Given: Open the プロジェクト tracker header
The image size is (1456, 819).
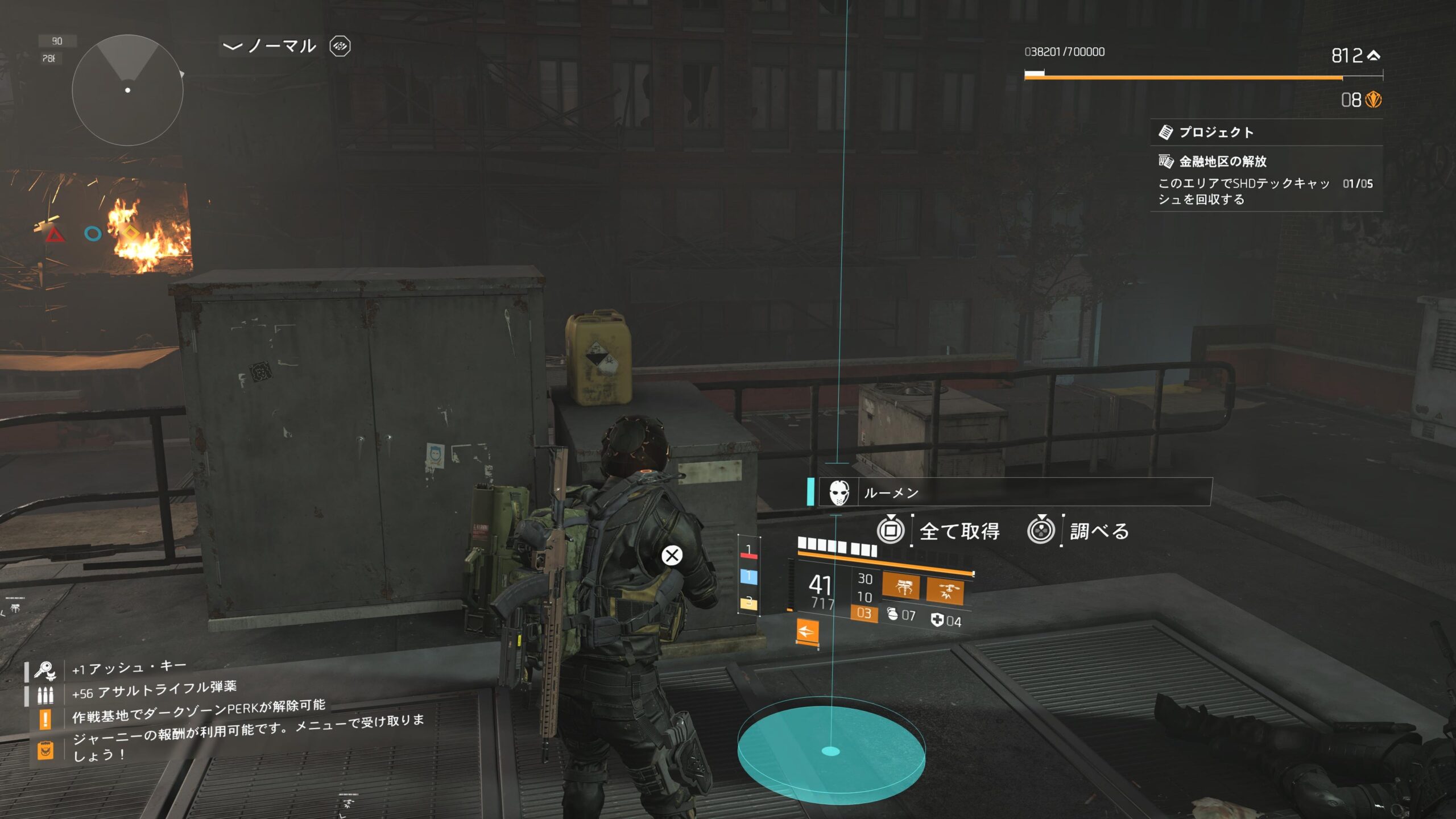Looking at the screenshot, I should (x=1216, y=133).
